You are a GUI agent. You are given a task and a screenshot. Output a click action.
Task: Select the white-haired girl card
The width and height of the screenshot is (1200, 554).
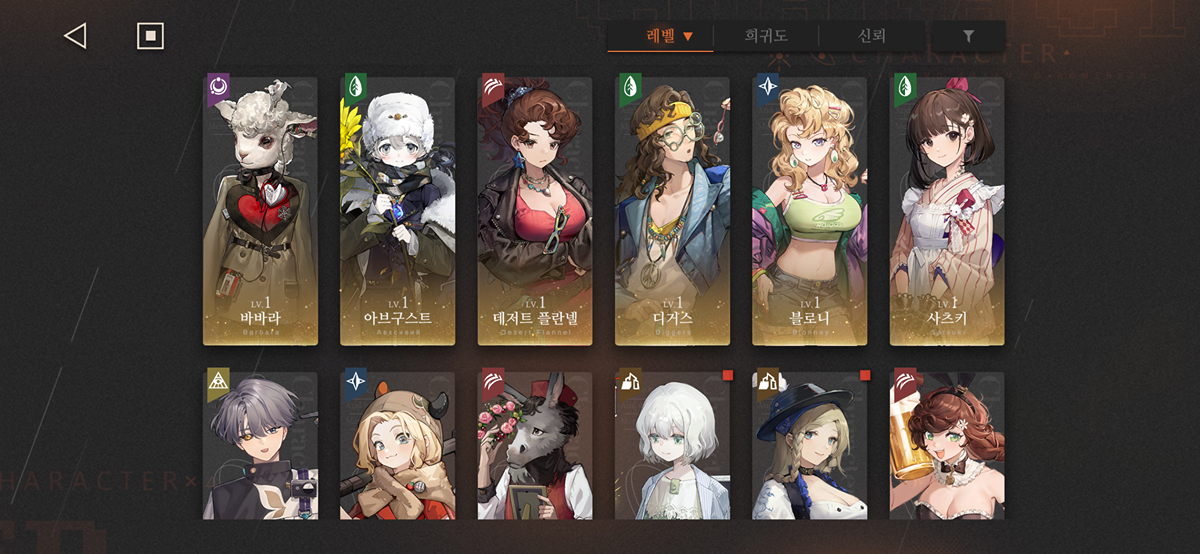[672, 446]
